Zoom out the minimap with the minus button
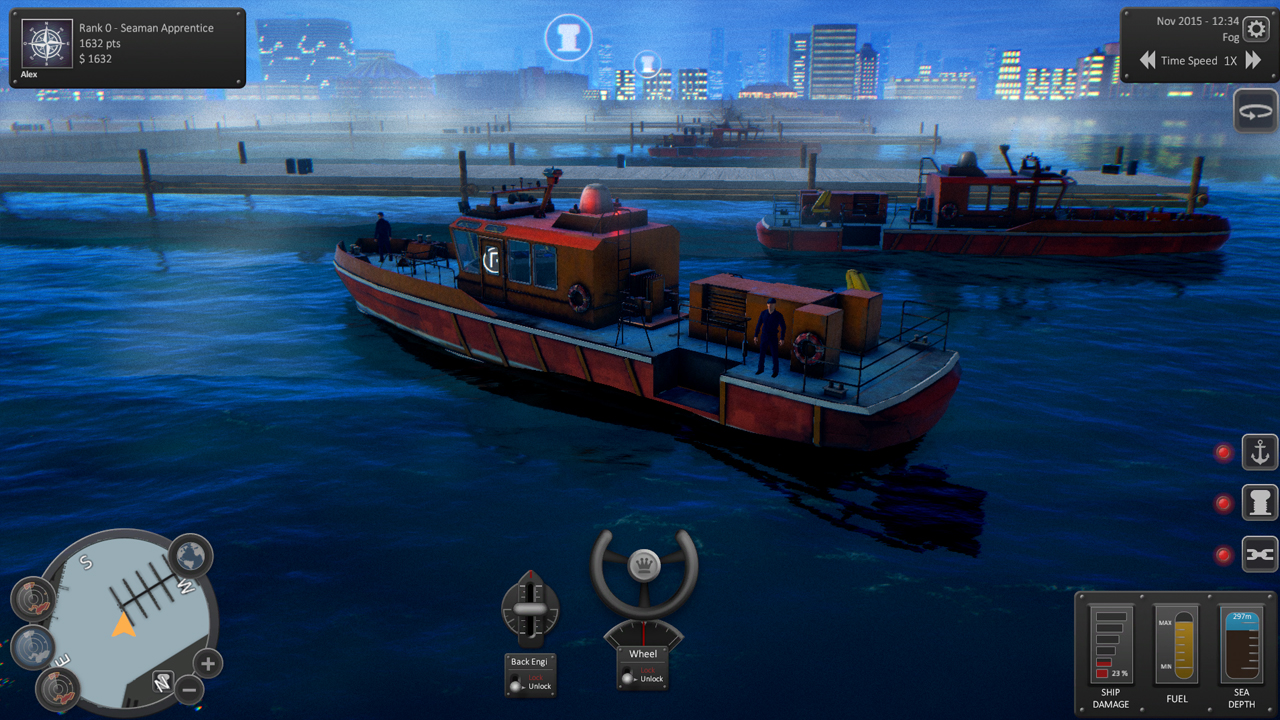The height and width of the screenshot is (720, 1280). coord(190,690)
